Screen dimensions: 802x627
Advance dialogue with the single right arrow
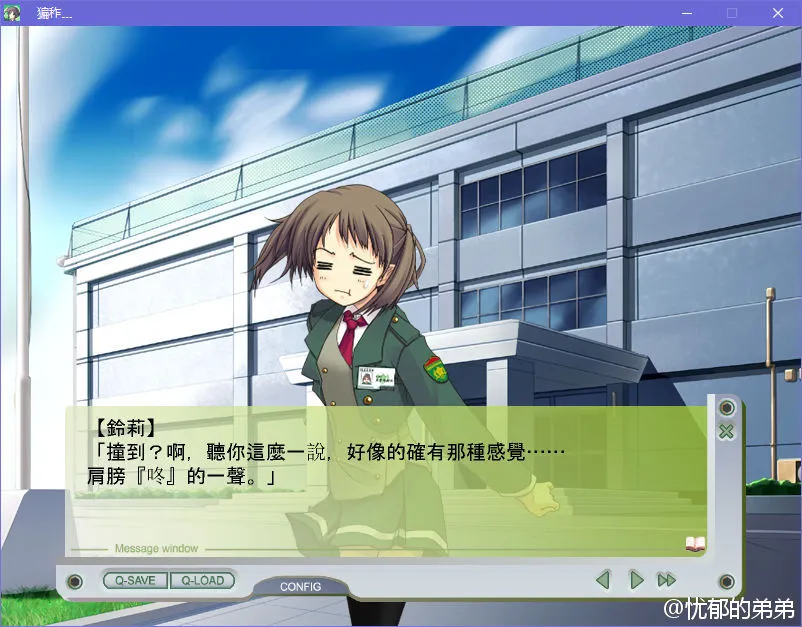[635, 580]
